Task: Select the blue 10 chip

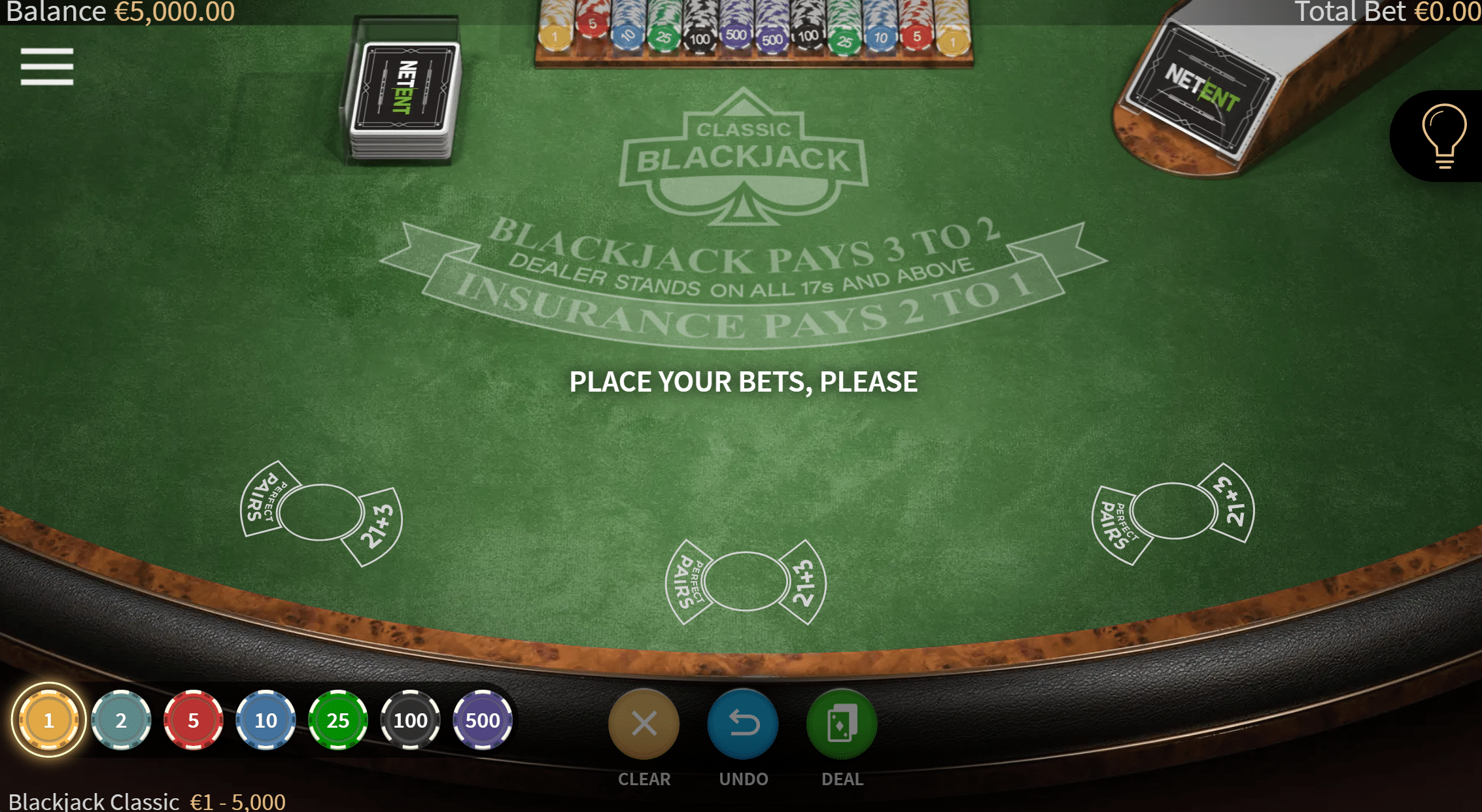Action: point(266,720)
